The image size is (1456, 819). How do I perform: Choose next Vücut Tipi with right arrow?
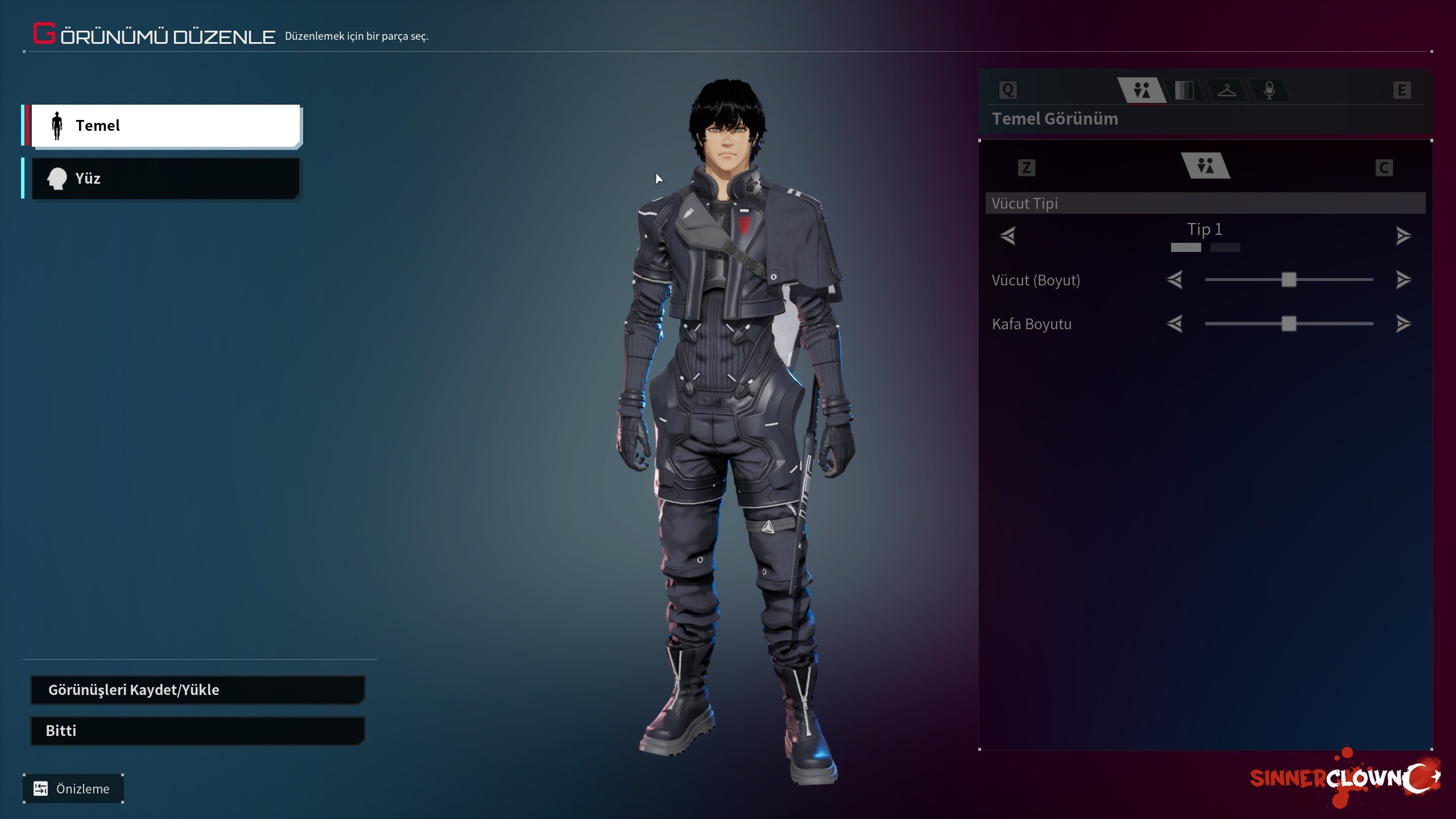click(x=1403, y=235)
